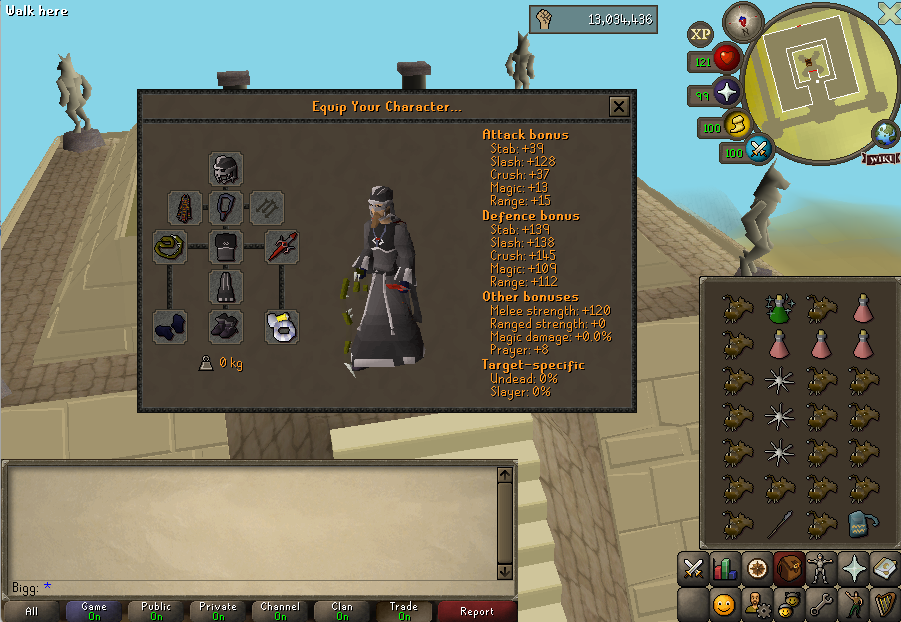Click the compass to face north
The height and width of the screenshot is (622, 901).
pos(742,20)
